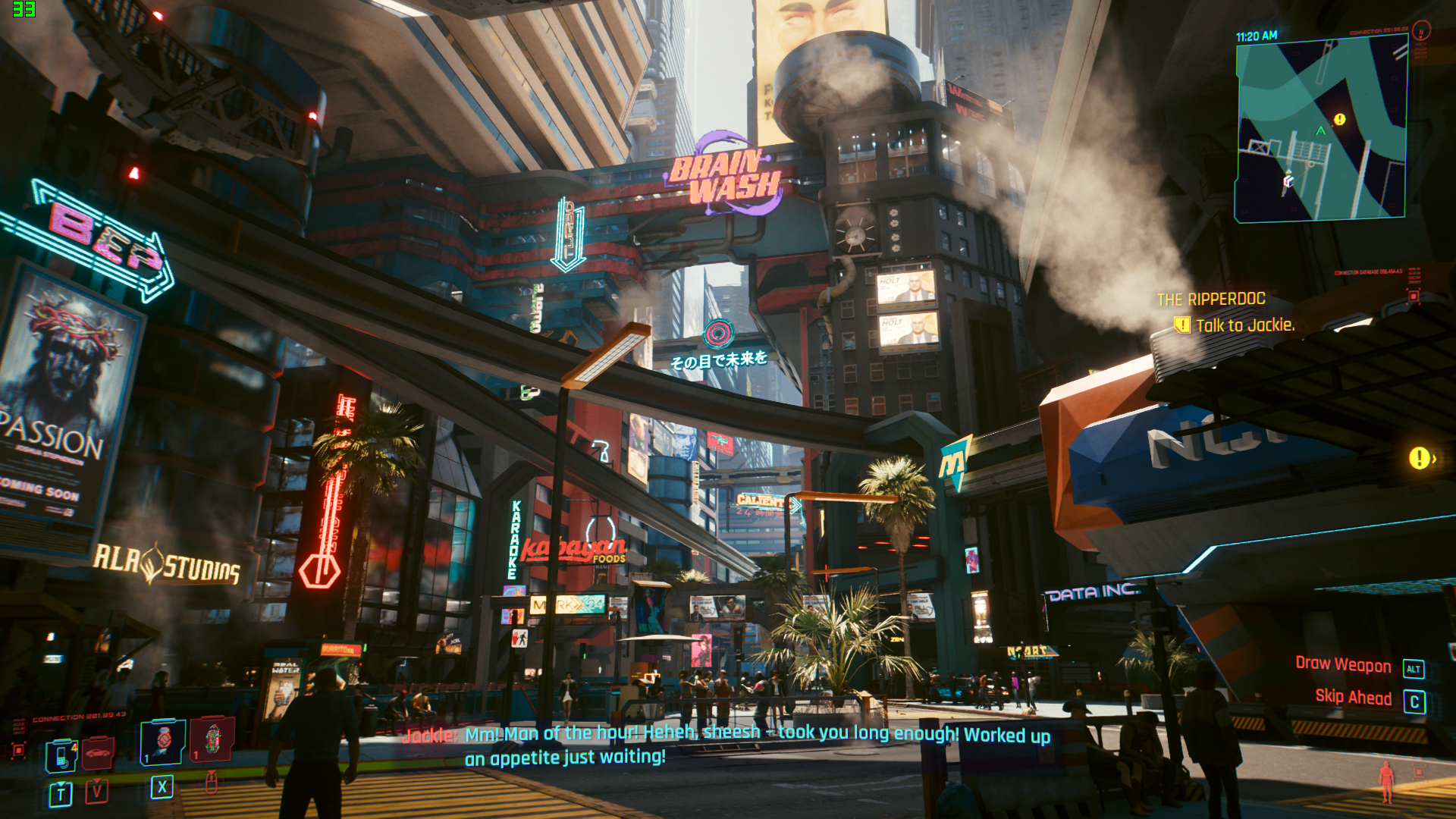
Task: Choose the grenade gadget quick slot
Action: click(212, 739)
